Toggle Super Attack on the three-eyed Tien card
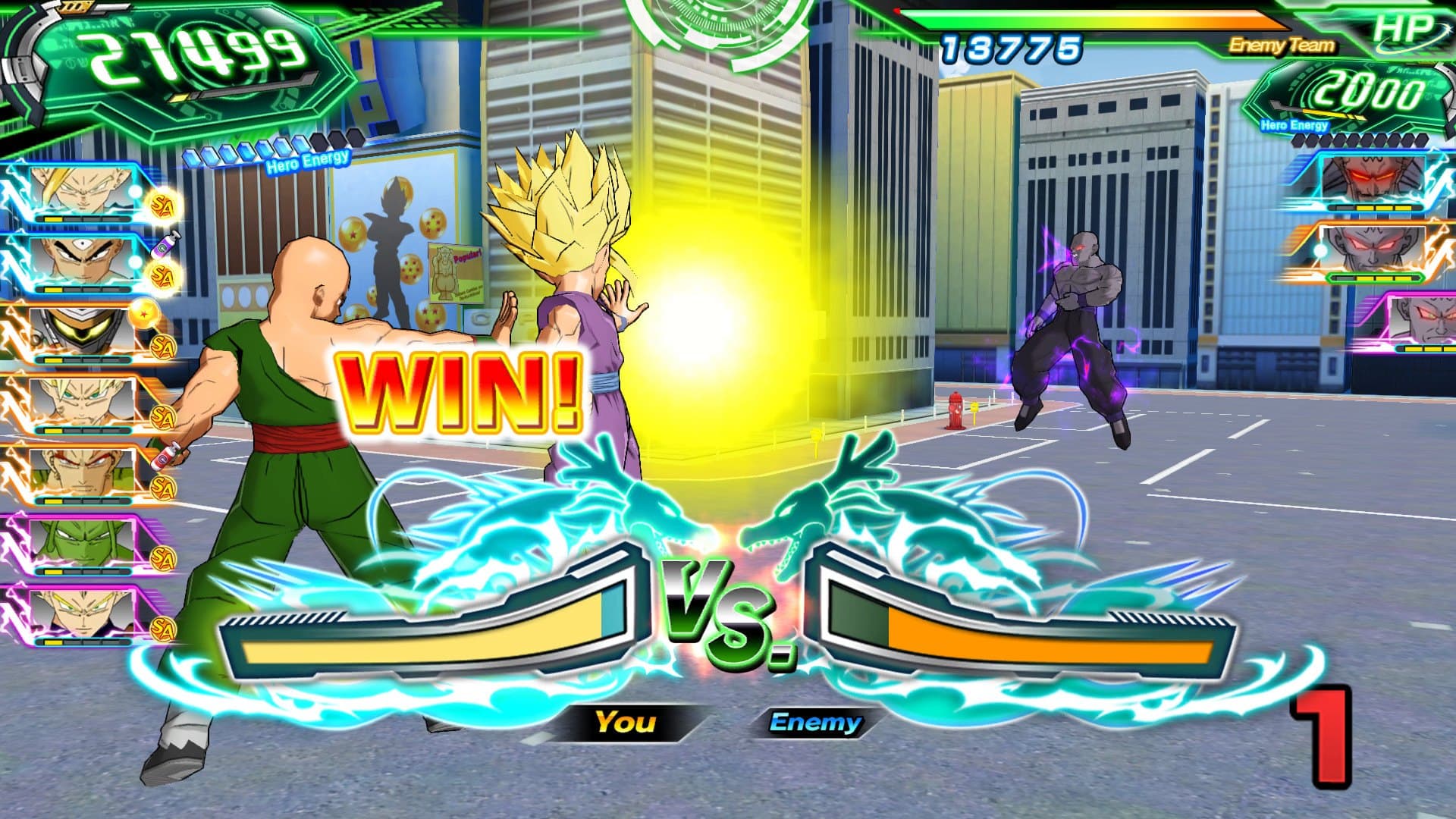The width and height of the screenshot is (1456, 819). [x=161, y=277]
